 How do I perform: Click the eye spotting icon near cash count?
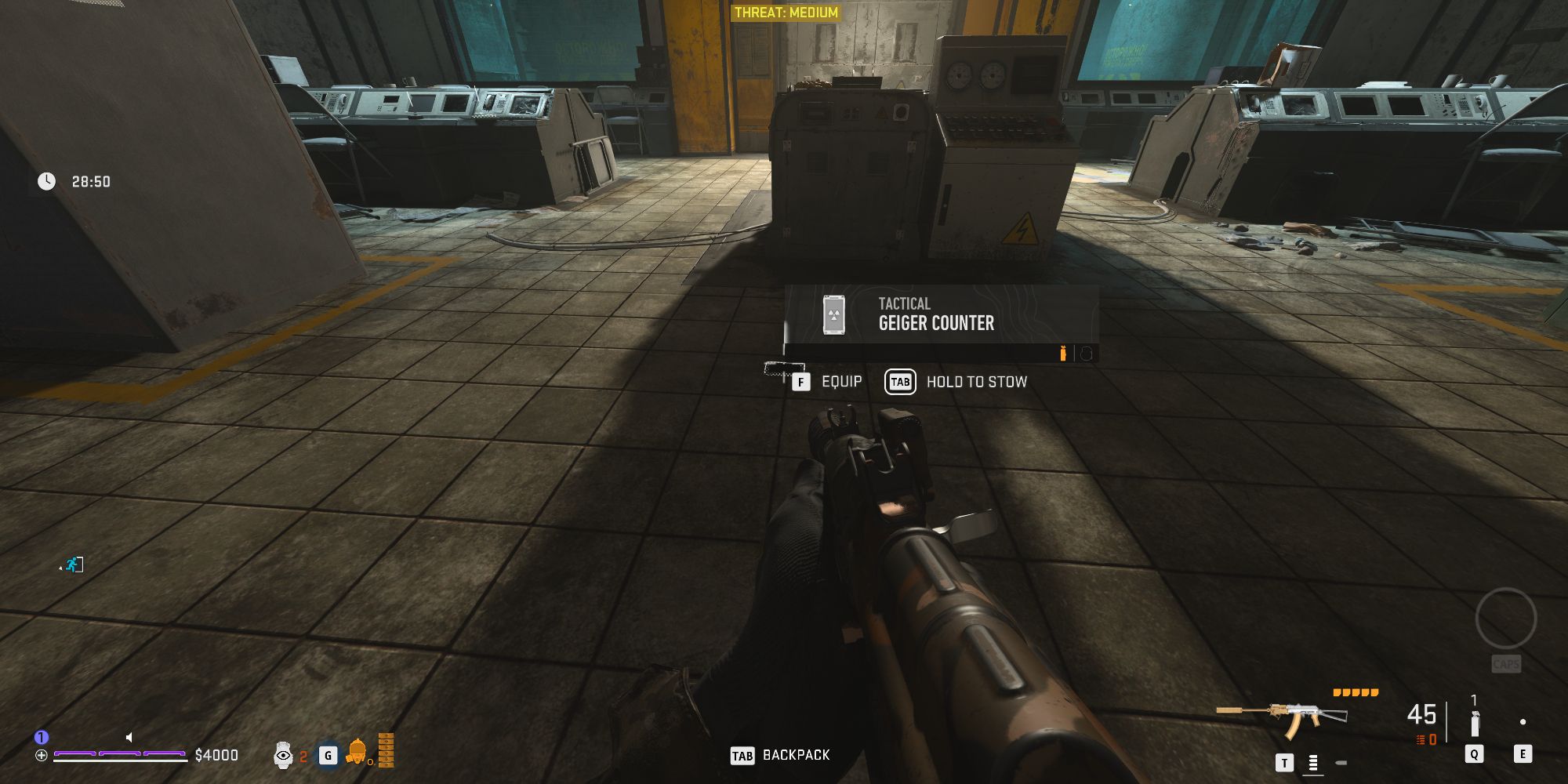point(284,755)
